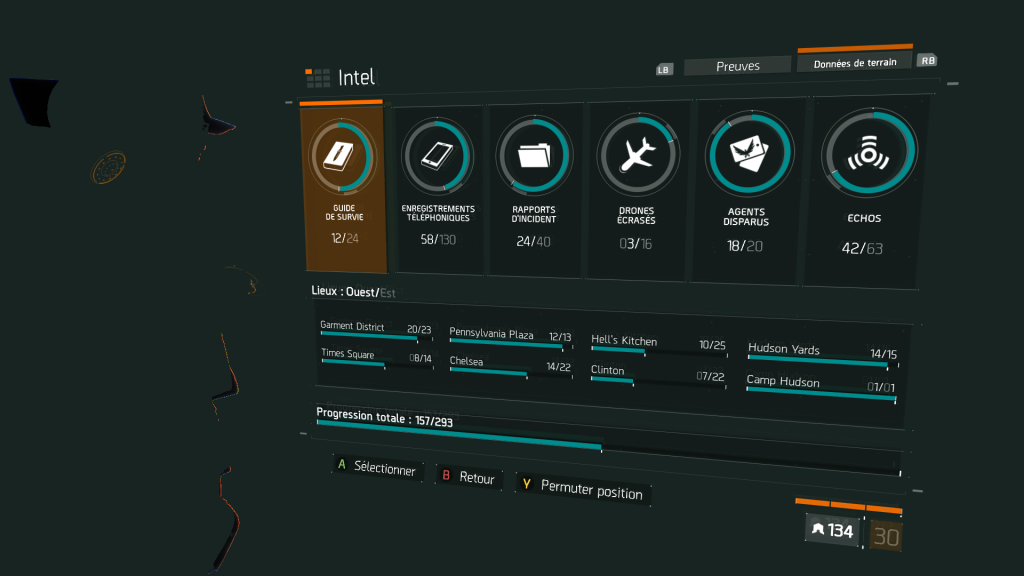Screen dimensions: 1024x576
Task: Click the Sélectionner button
Action: (375, 468)
